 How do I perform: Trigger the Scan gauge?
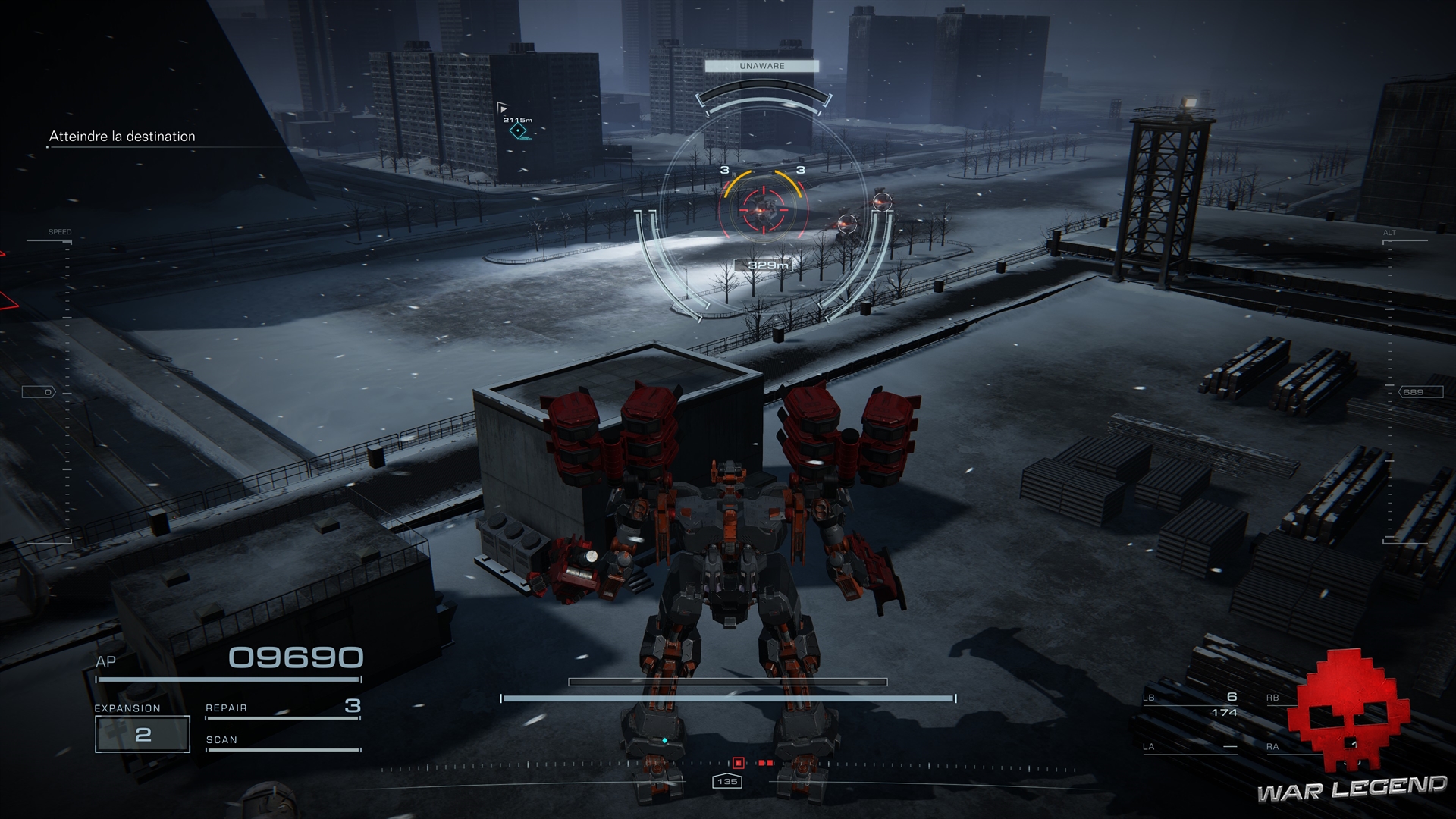tap(282, 742)
